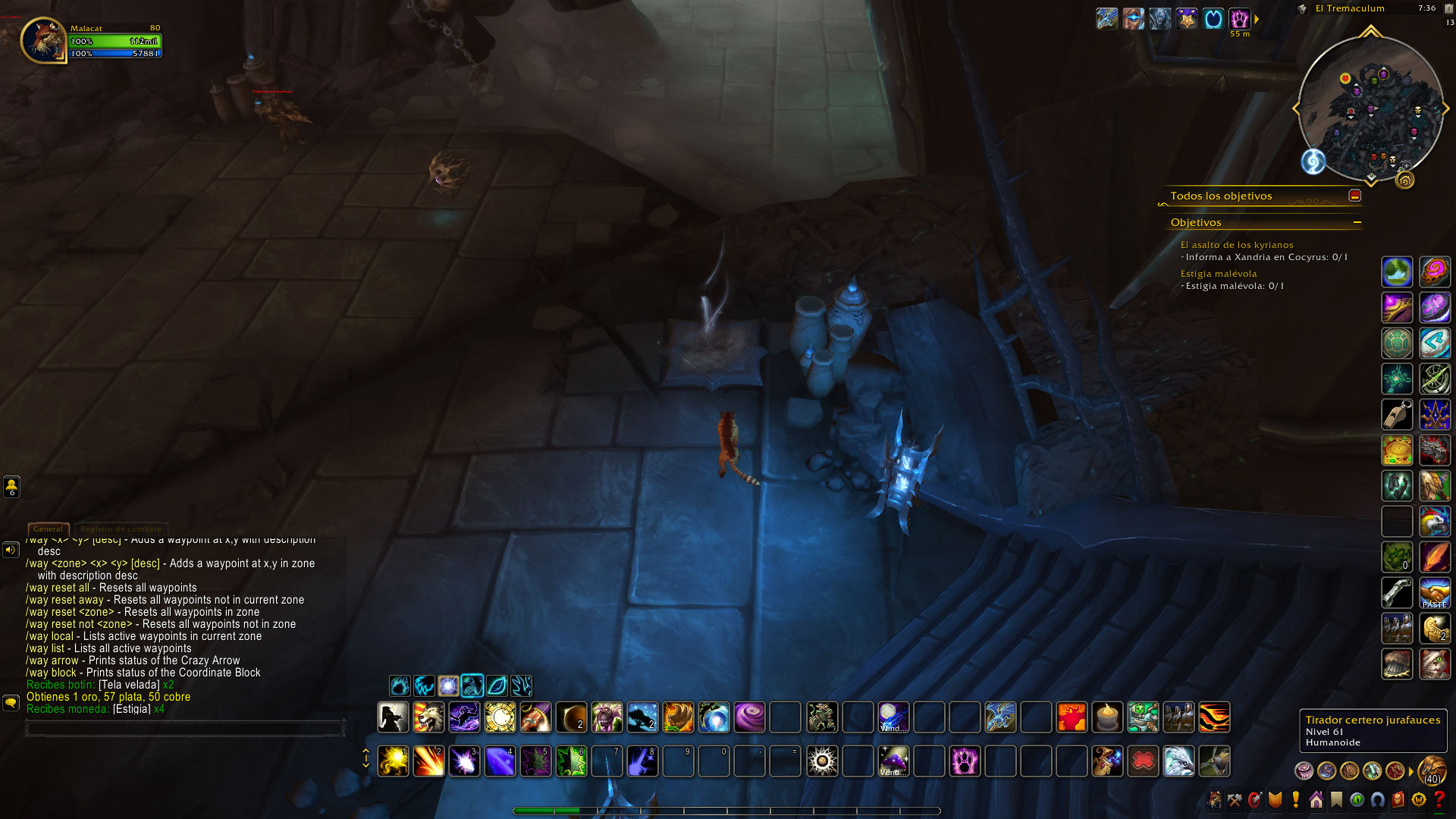Click the red X action button
Screen dimensions: 1456x819
click(1143, 761)
